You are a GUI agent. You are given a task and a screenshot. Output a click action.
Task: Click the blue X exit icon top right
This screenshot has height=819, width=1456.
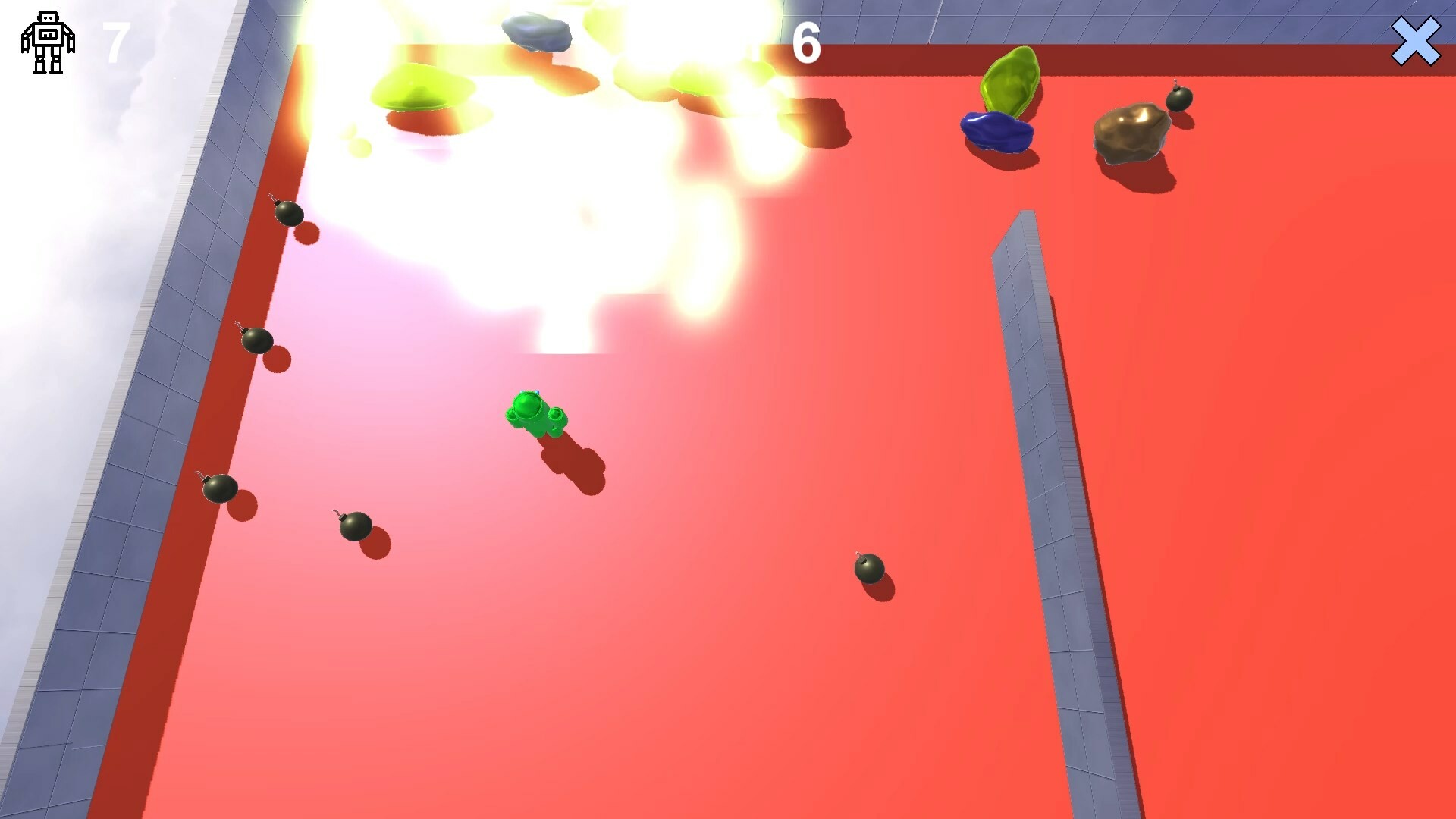click(1417, 42)
